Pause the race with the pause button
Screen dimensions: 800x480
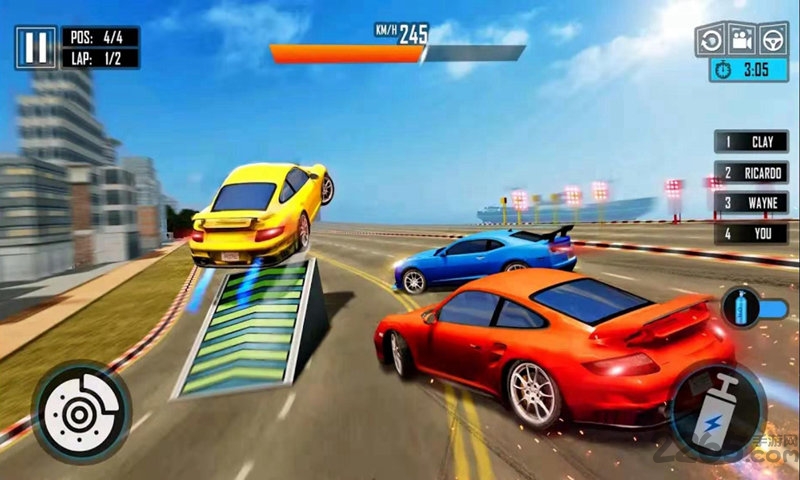point(36,47)
